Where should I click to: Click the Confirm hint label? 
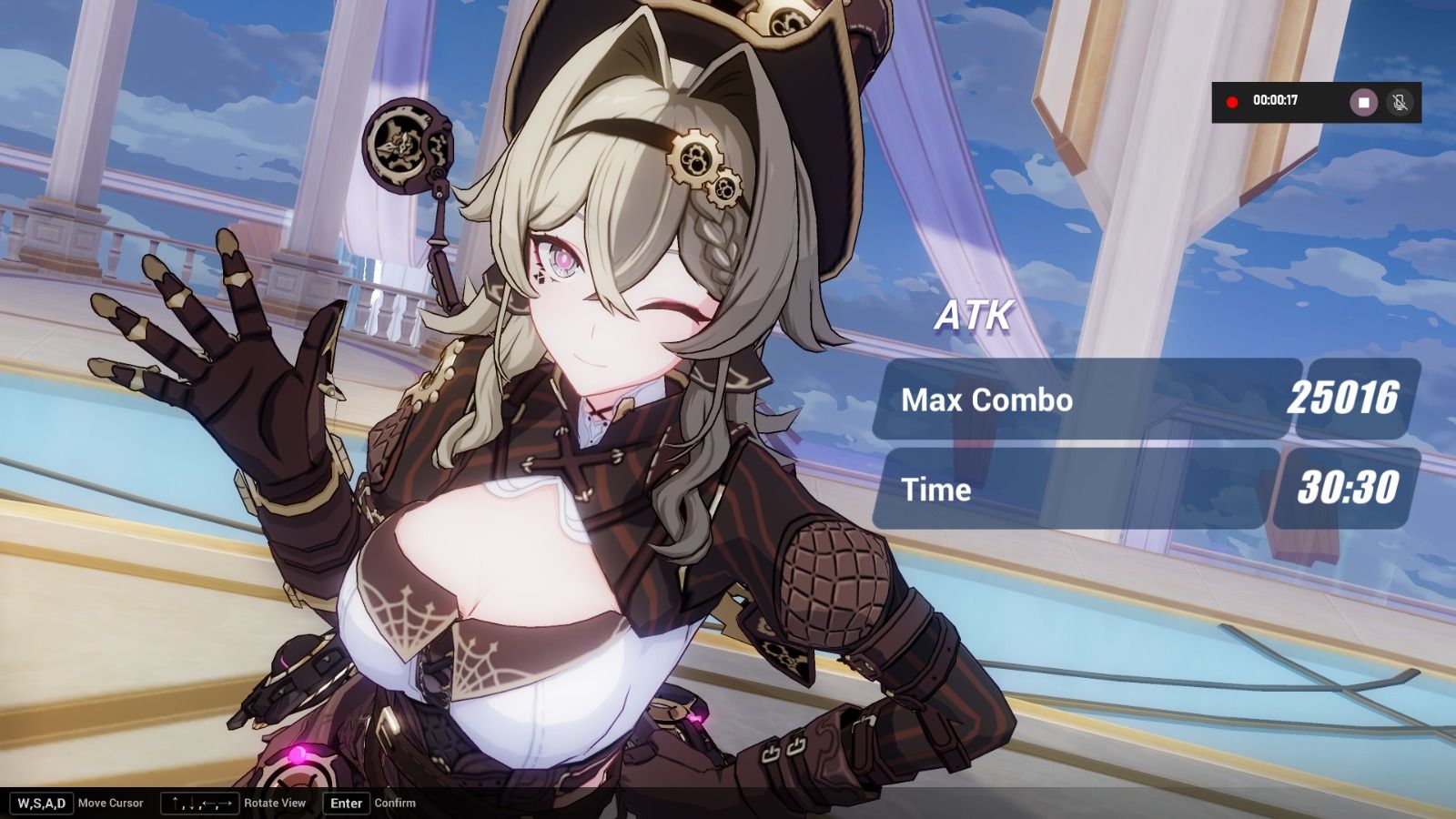[x=394, y=803]
